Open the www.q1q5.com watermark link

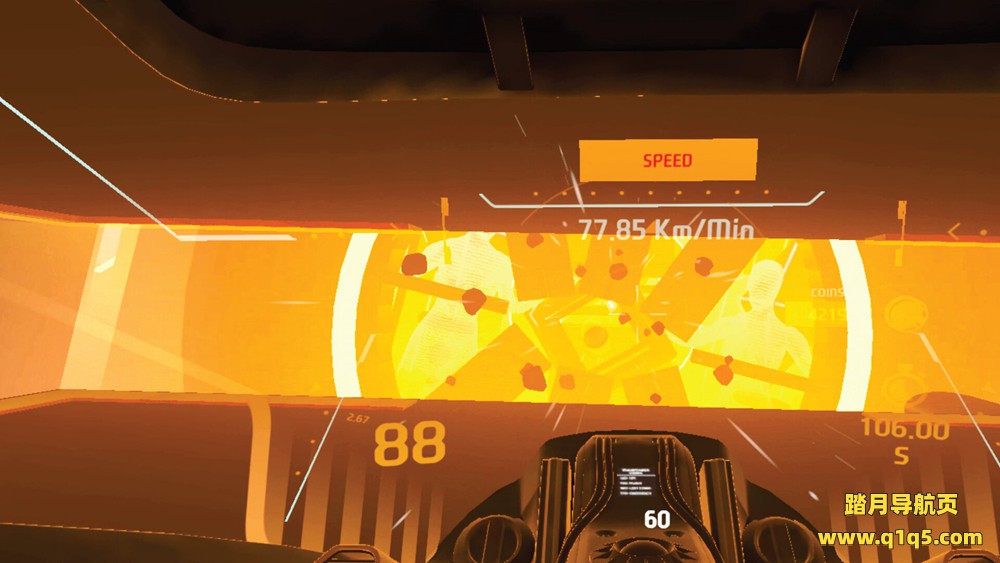pos(900,539)
